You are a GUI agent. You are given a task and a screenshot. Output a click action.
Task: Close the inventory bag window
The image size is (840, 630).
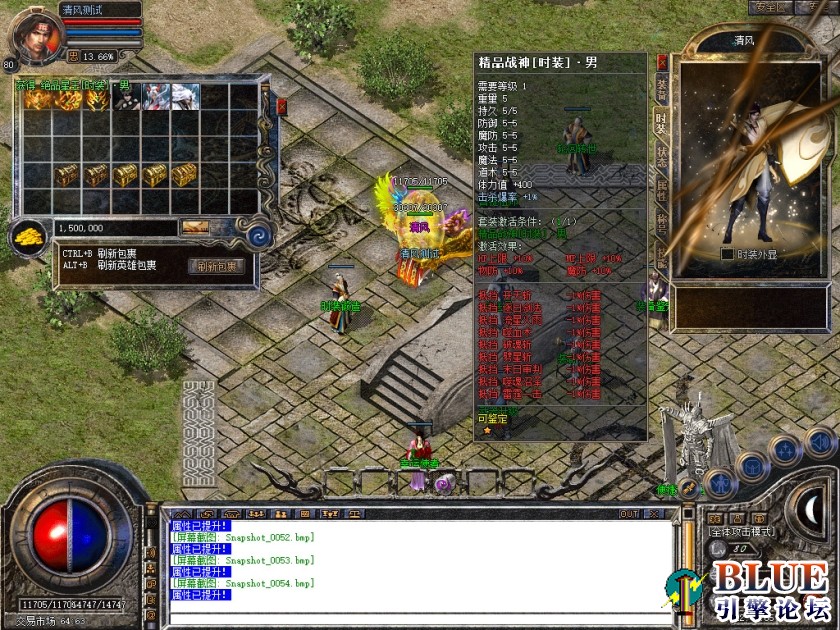[x=281, y=105]
